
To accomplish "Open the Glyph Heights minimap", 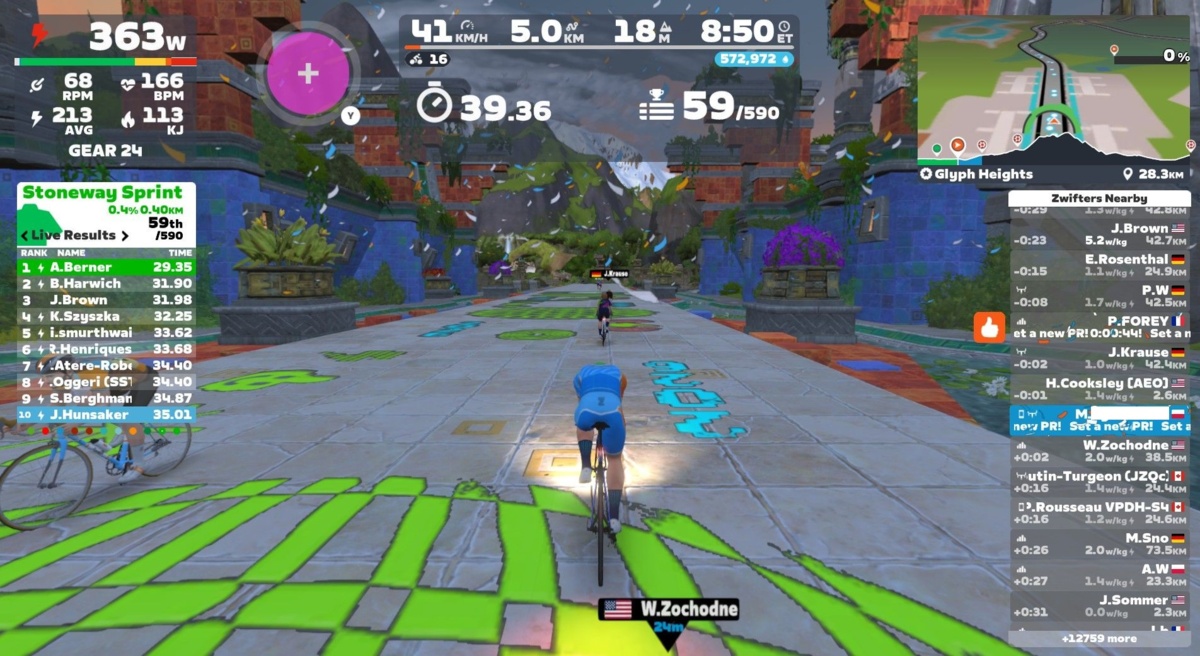I will [1054, 88].
